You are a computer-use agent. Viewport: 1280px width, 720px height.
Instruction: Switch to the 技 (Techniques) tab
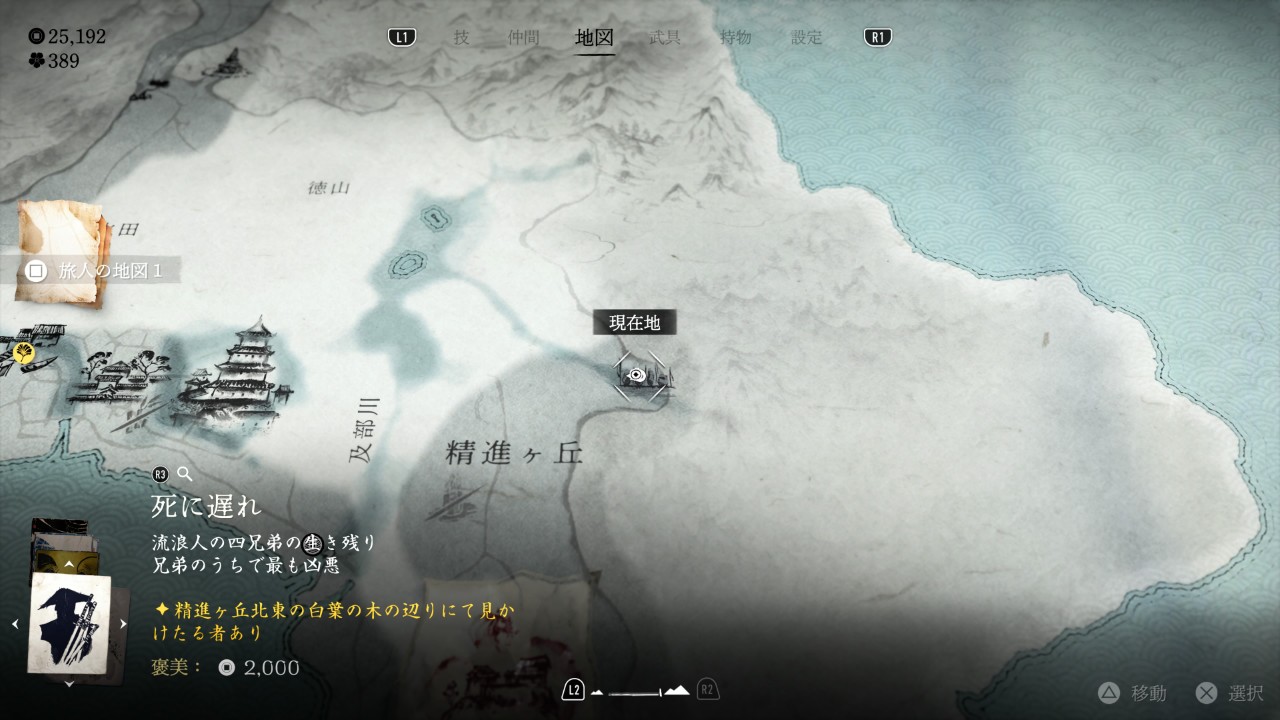(x=461, y=38)
